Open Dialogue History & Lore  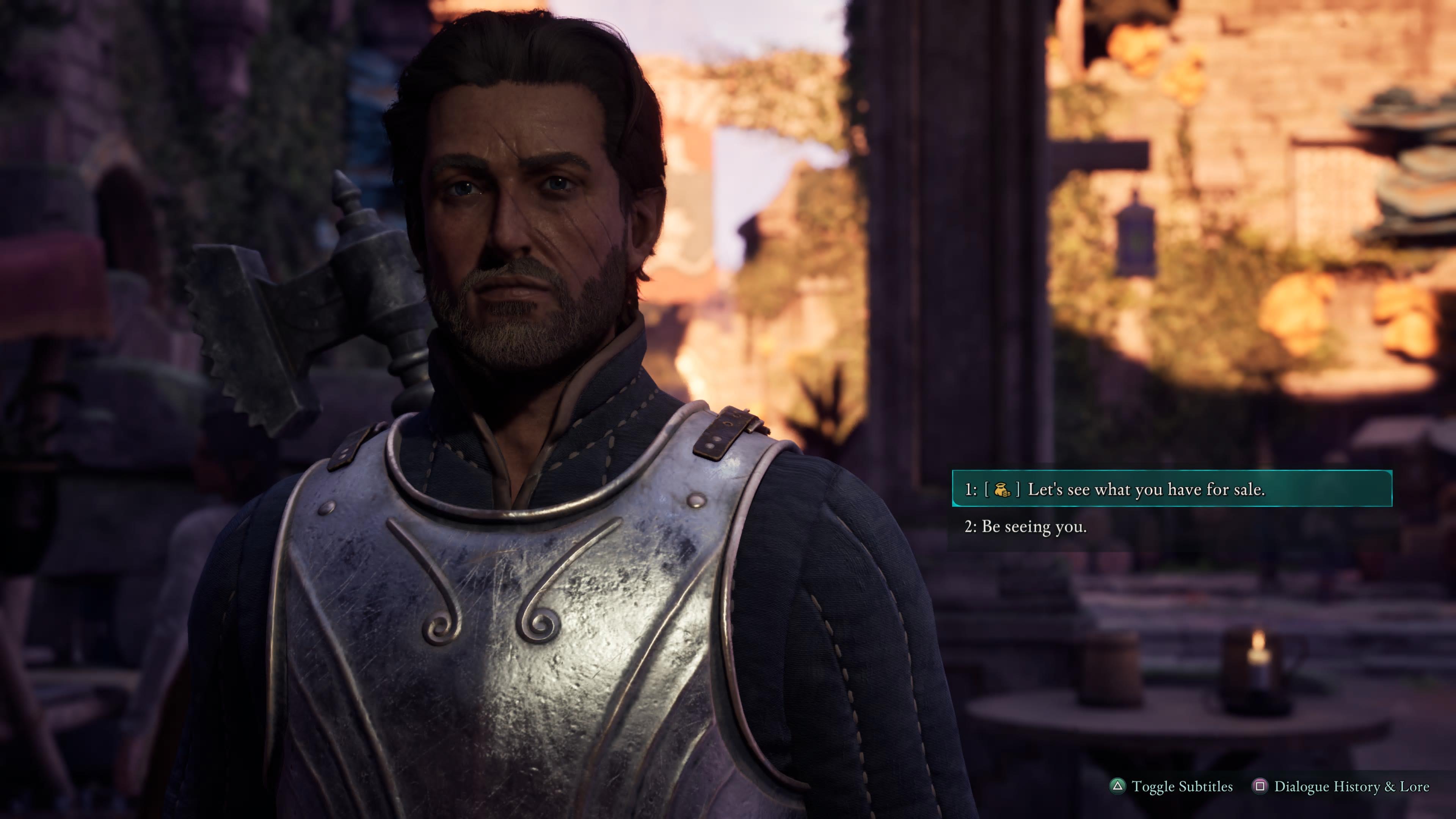pyautogui.click(x=1341, y=786)
